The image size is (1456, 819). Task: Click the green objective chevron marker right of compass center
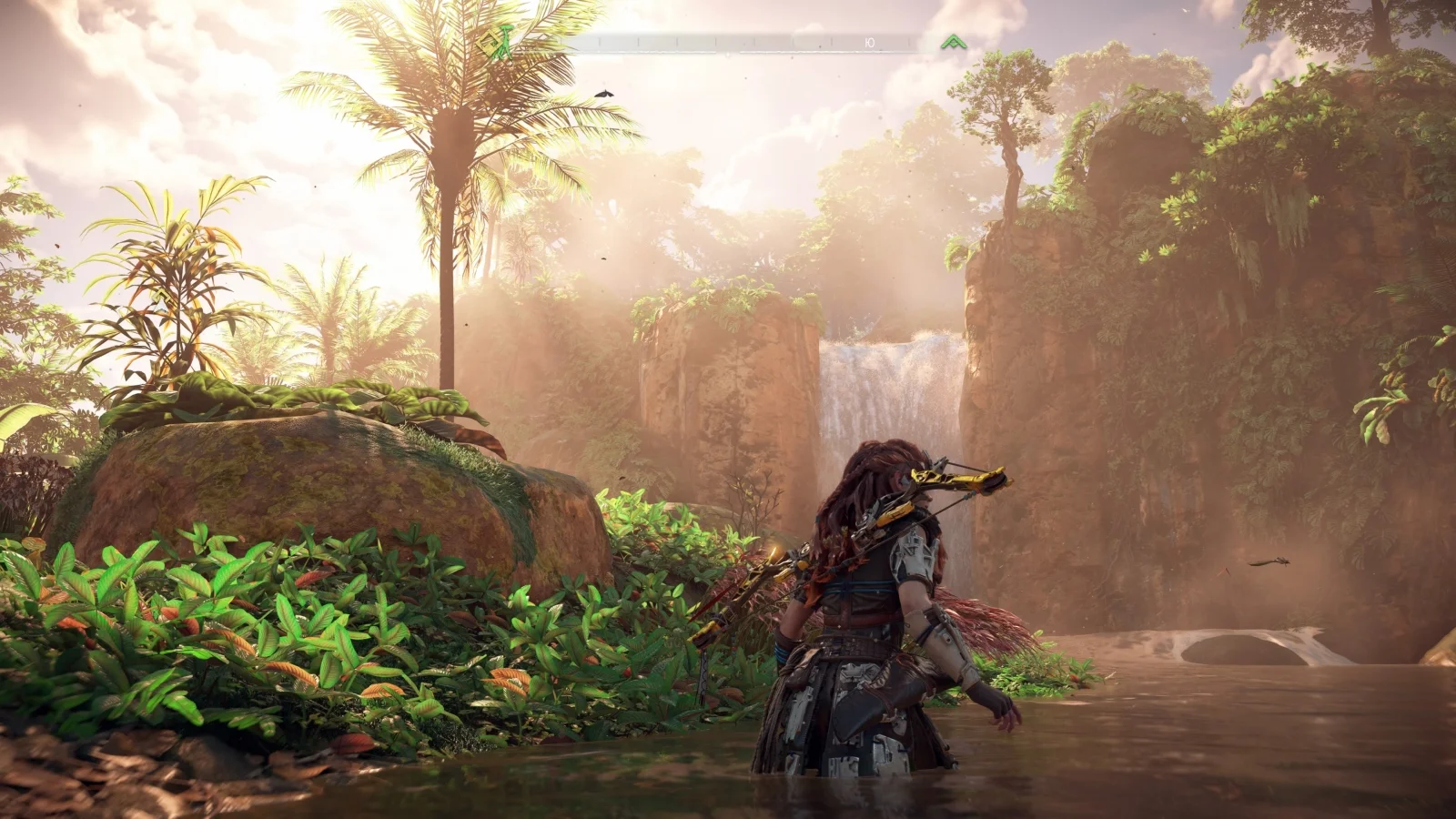click(954, 40)
